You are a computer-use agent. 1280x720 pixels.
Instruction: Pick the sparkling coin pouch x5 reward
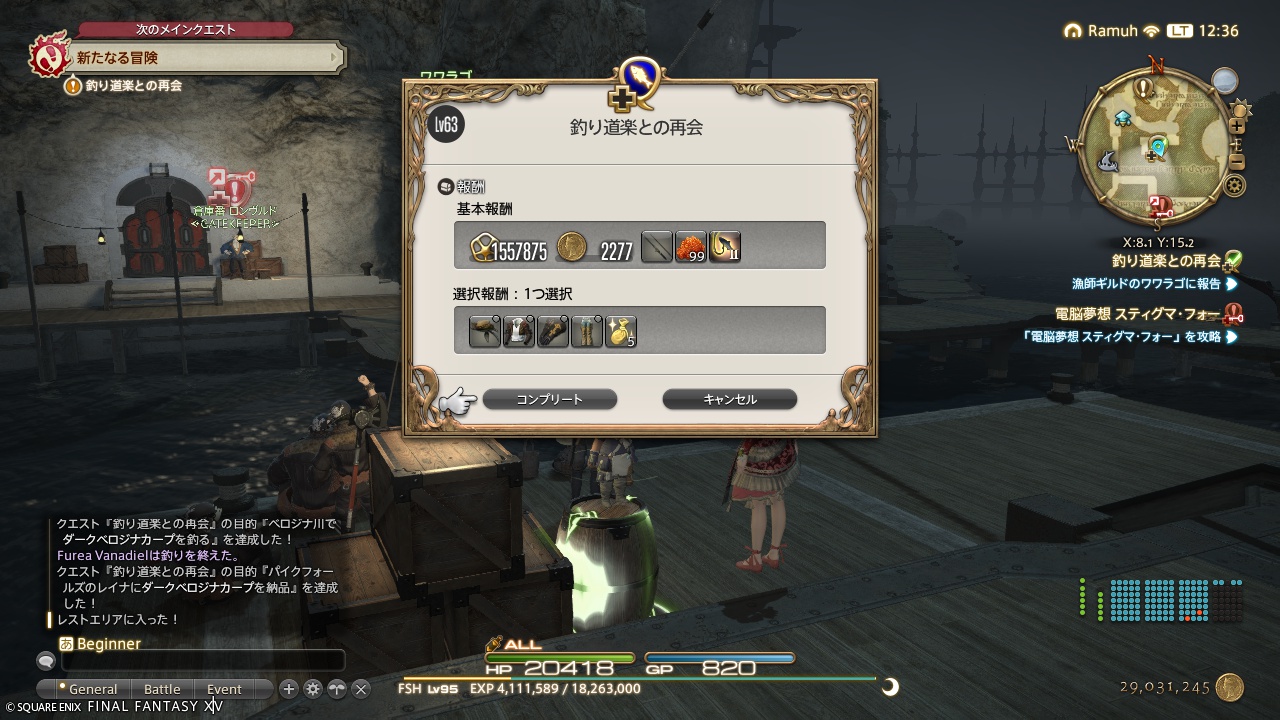tap(620, 331)
